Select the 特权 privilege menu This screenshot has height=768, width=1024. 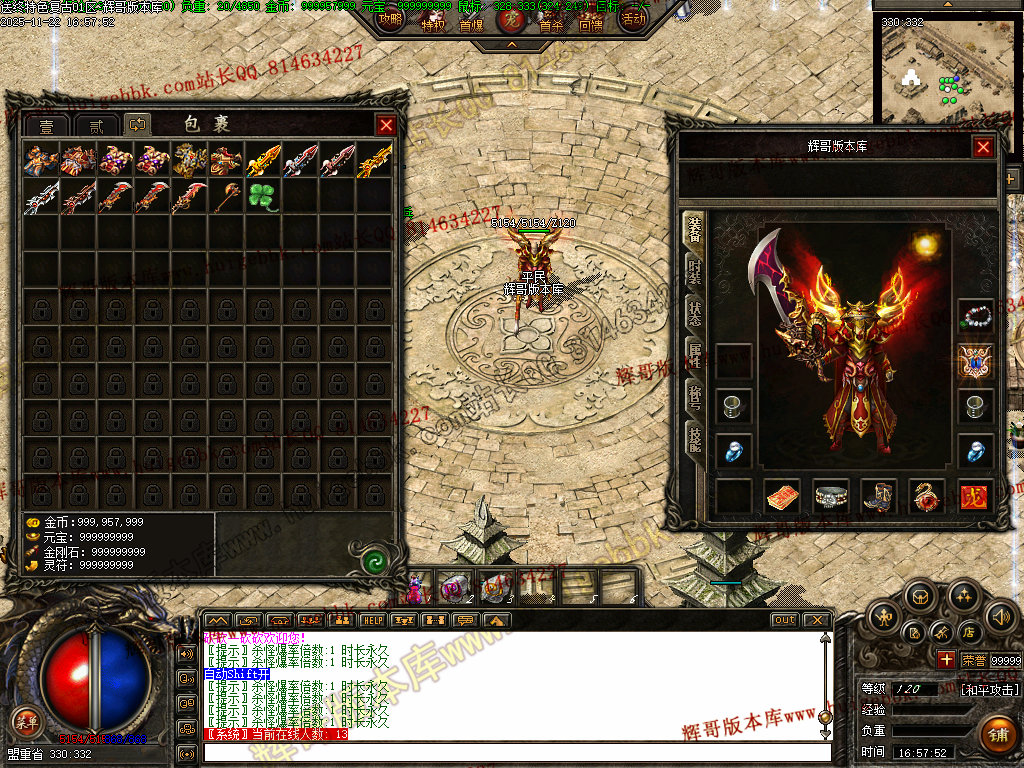(x=433, y=24)
